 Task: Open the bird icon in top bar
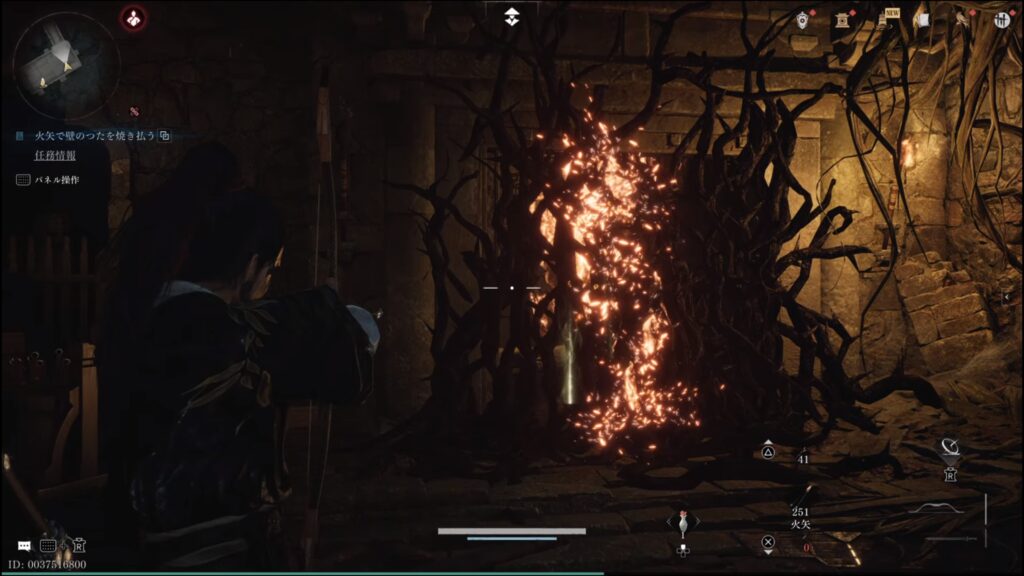(961, 19)
